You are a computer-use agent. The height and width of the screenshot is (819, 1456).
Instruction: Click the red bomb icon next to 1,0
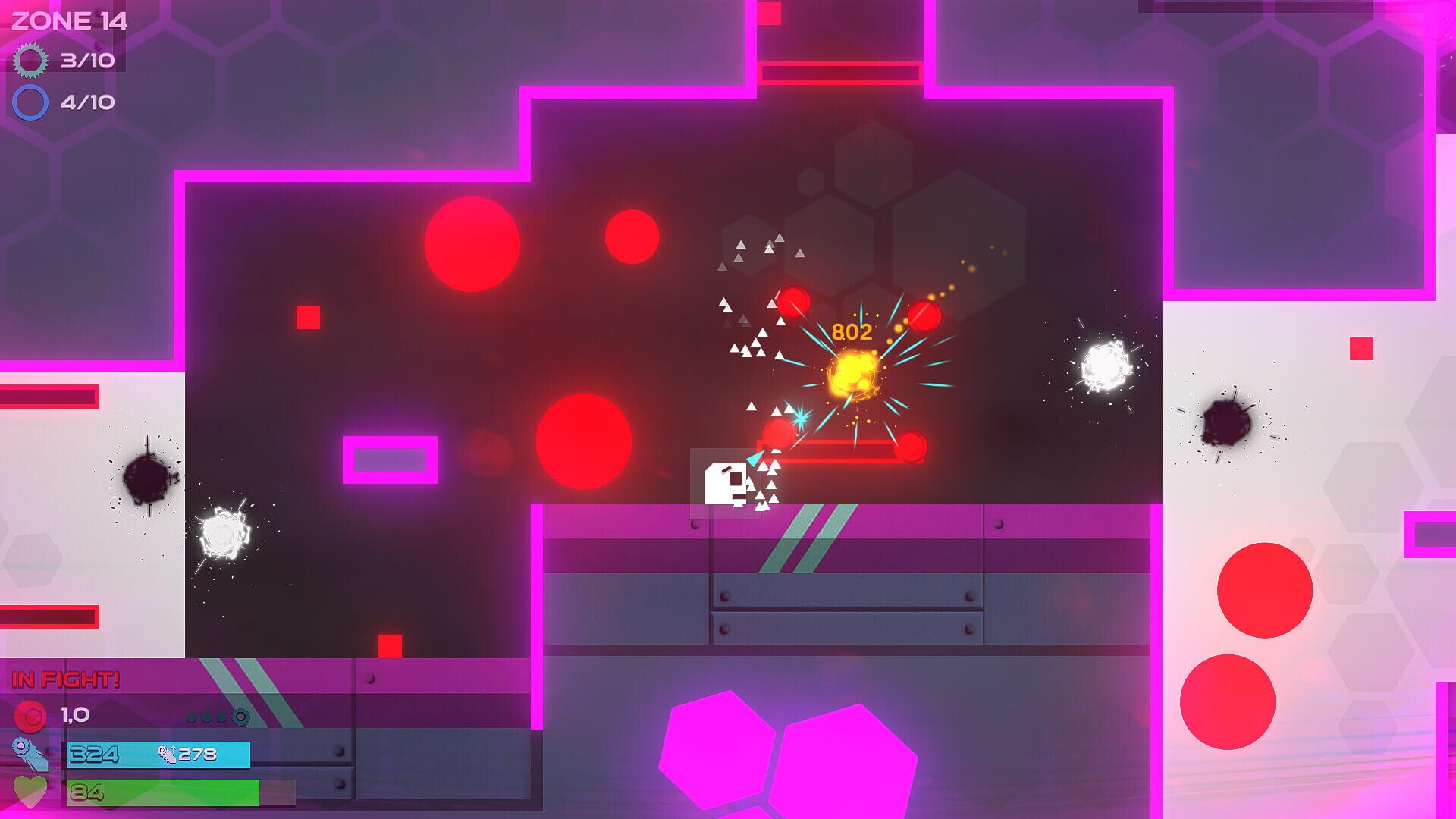(x=32, y=716)
